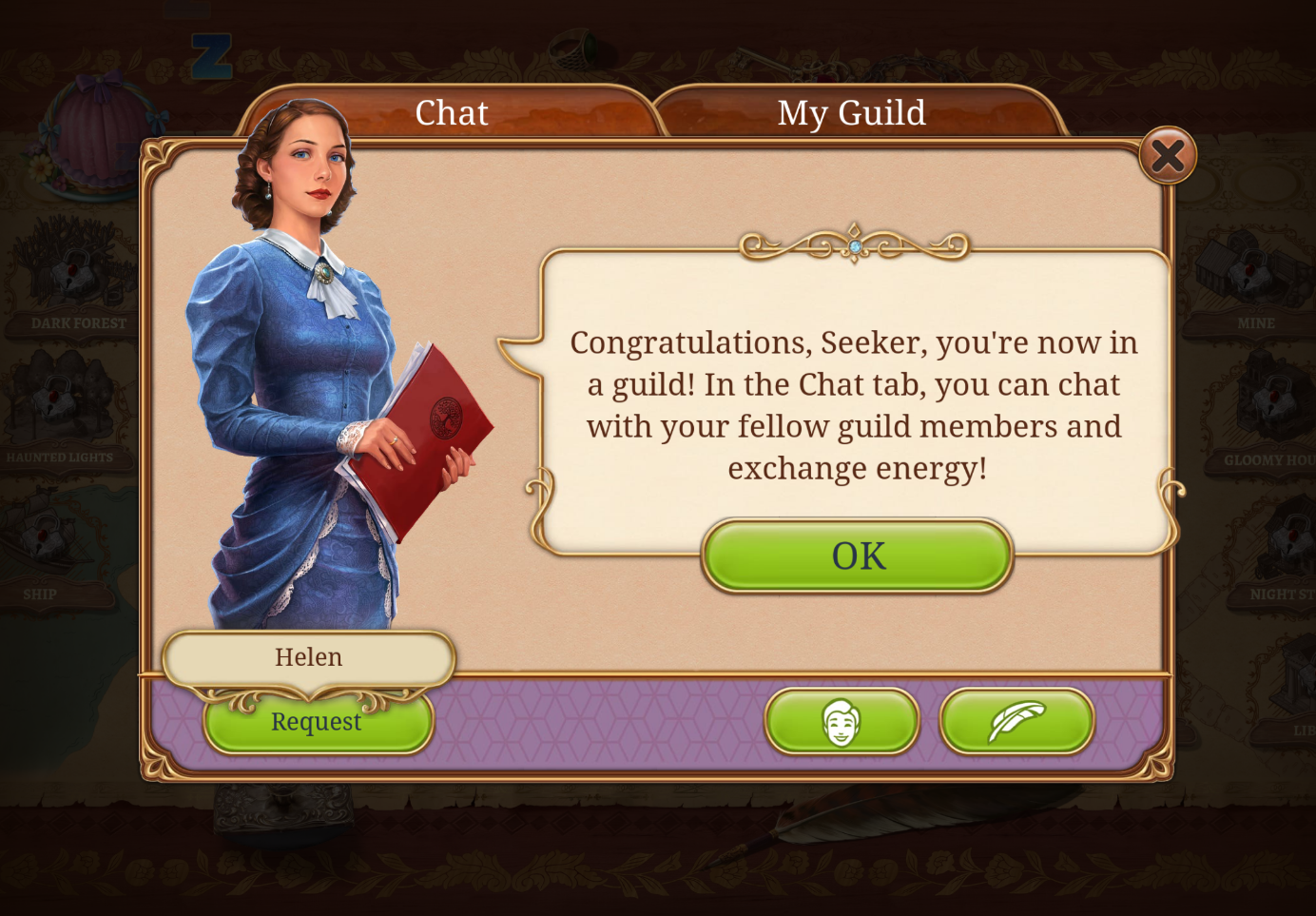Switch to the Chat tab
This screenshot has height=916, width=1316.
[x=452, y=113]
